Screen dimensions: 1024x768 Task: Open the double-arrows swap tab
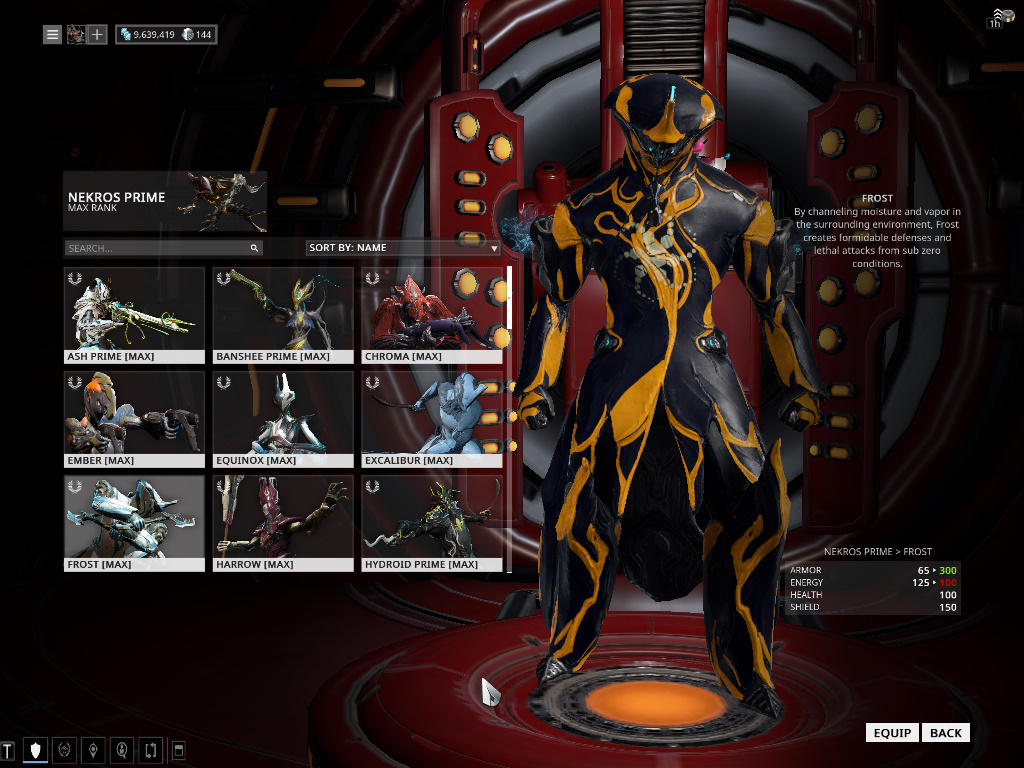click(151, 749)
